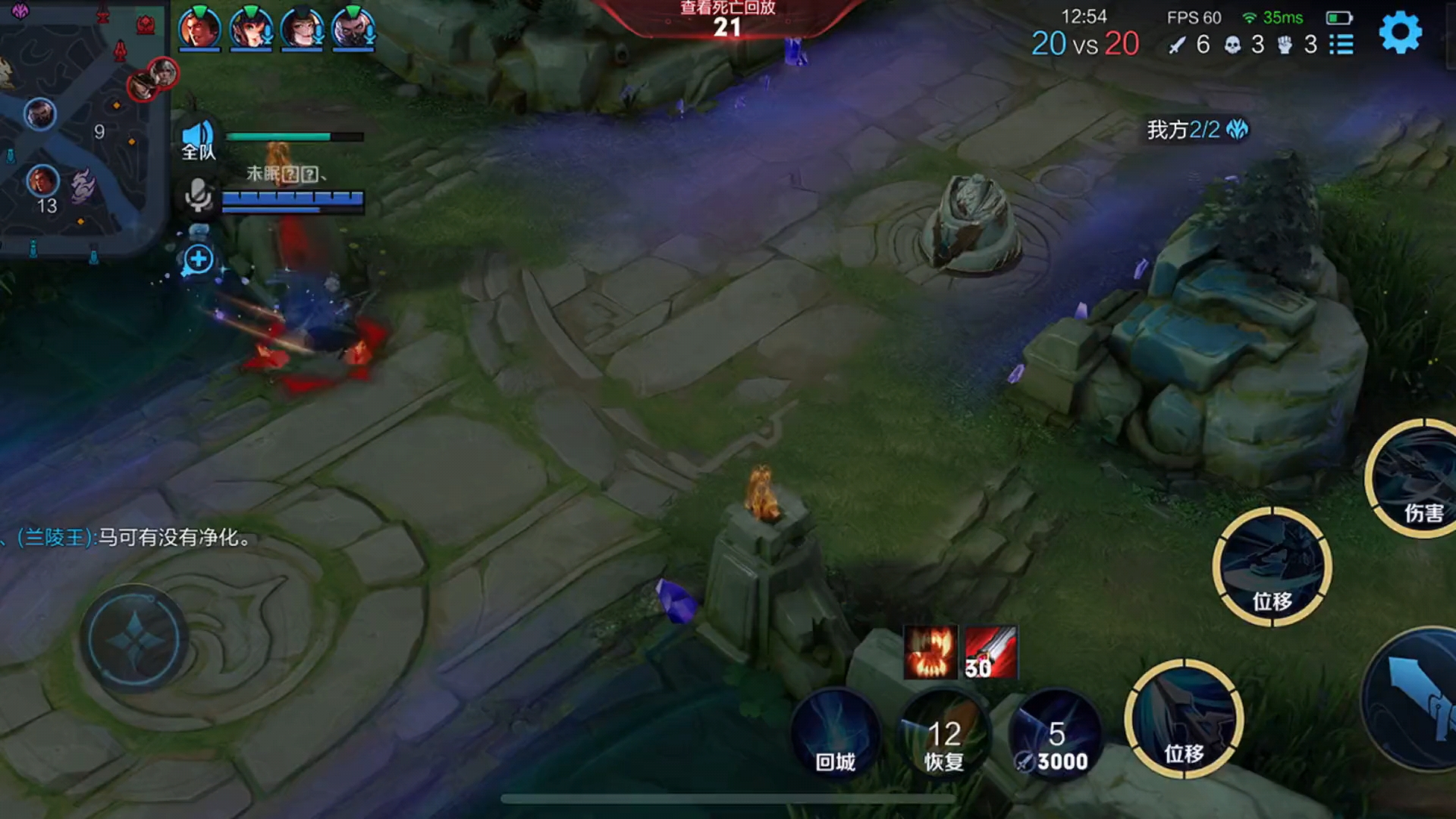Viewport: 1456px width, 819px height.
Task: Click the blue plus button
Action: coord(198,259)
